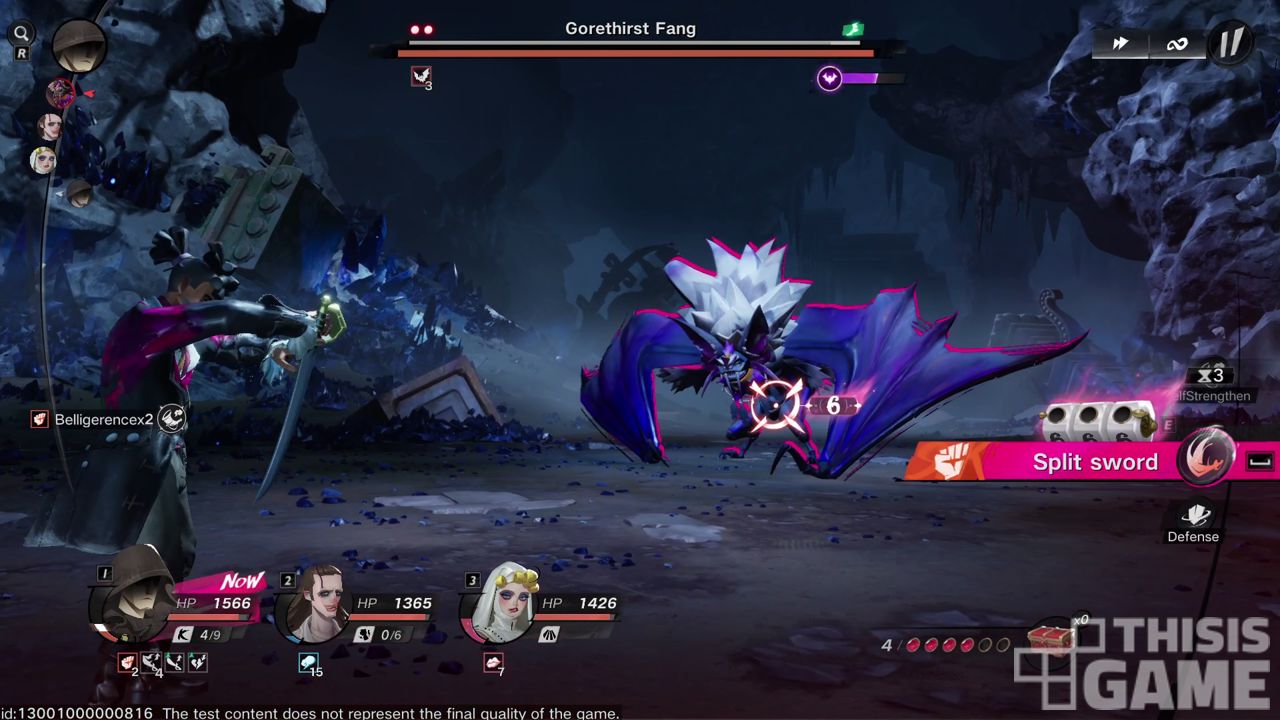The height and width of the screenshot is (720, 1280).
Task: Use the Split sword skill
Action: [1095, 462]
